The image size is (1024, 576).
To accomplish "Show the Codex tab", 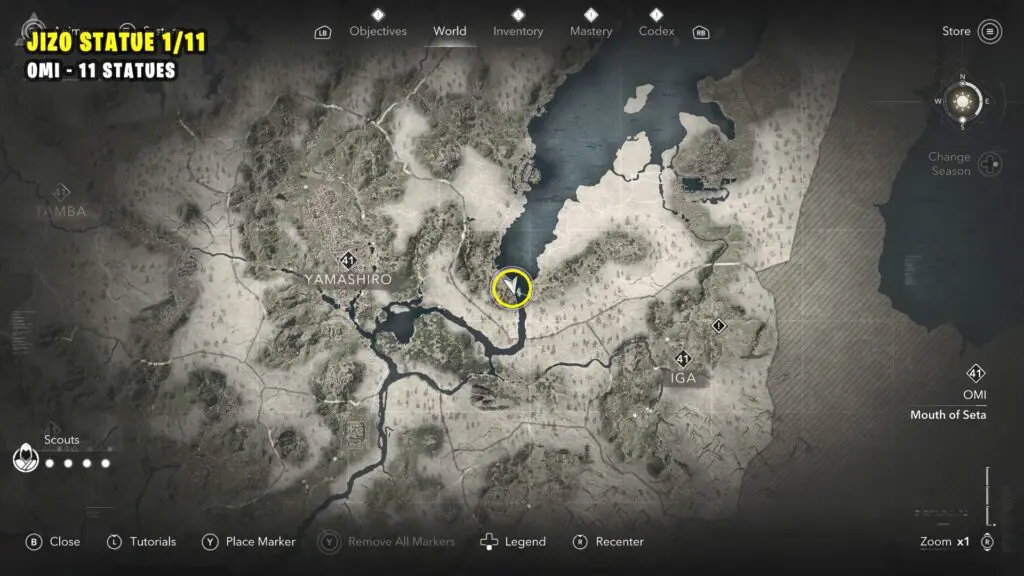I will click(656, 31).
